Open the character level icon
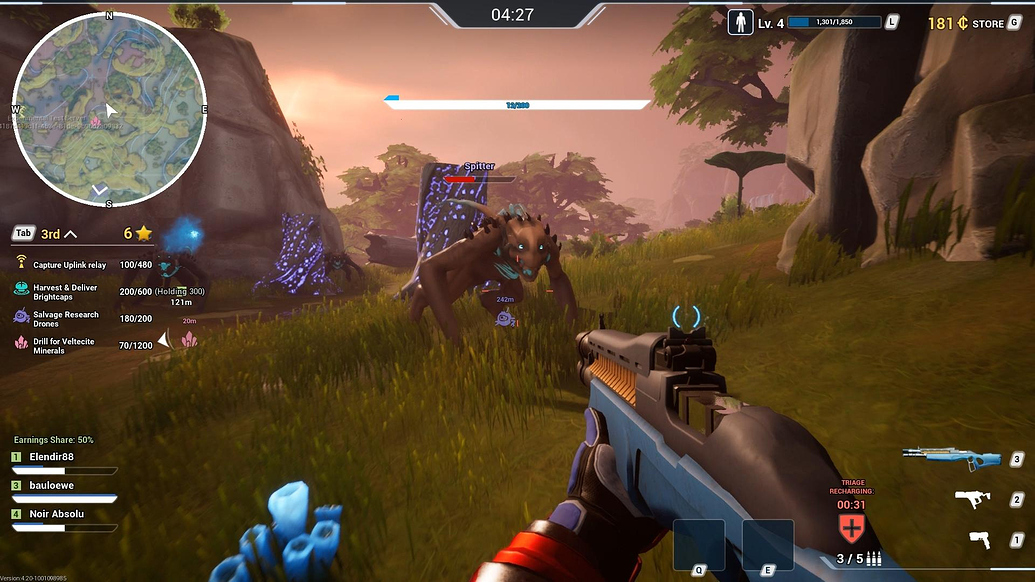This screenshot has height=582, width=1035. tap(741, 22)
